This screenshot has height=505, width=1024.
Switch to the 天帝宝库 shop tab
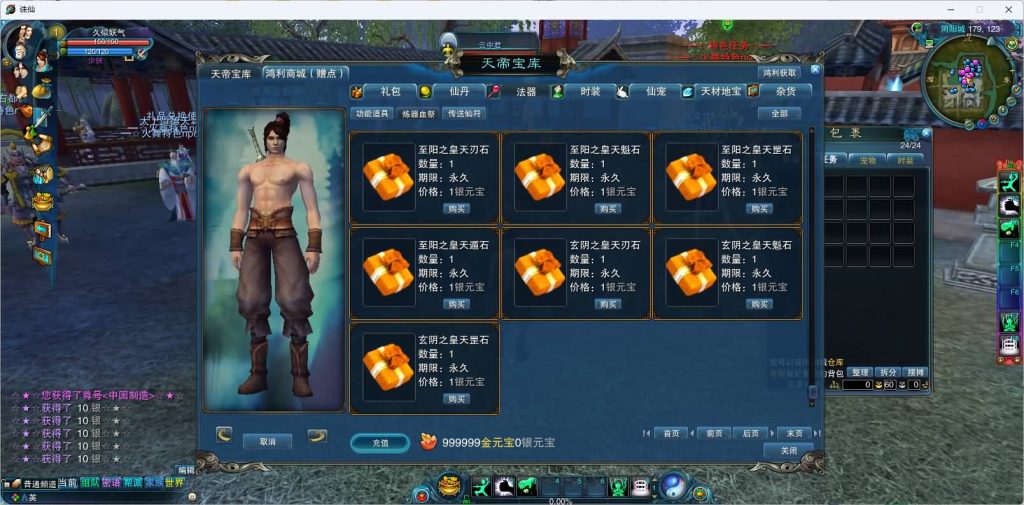tap(231, 73)
